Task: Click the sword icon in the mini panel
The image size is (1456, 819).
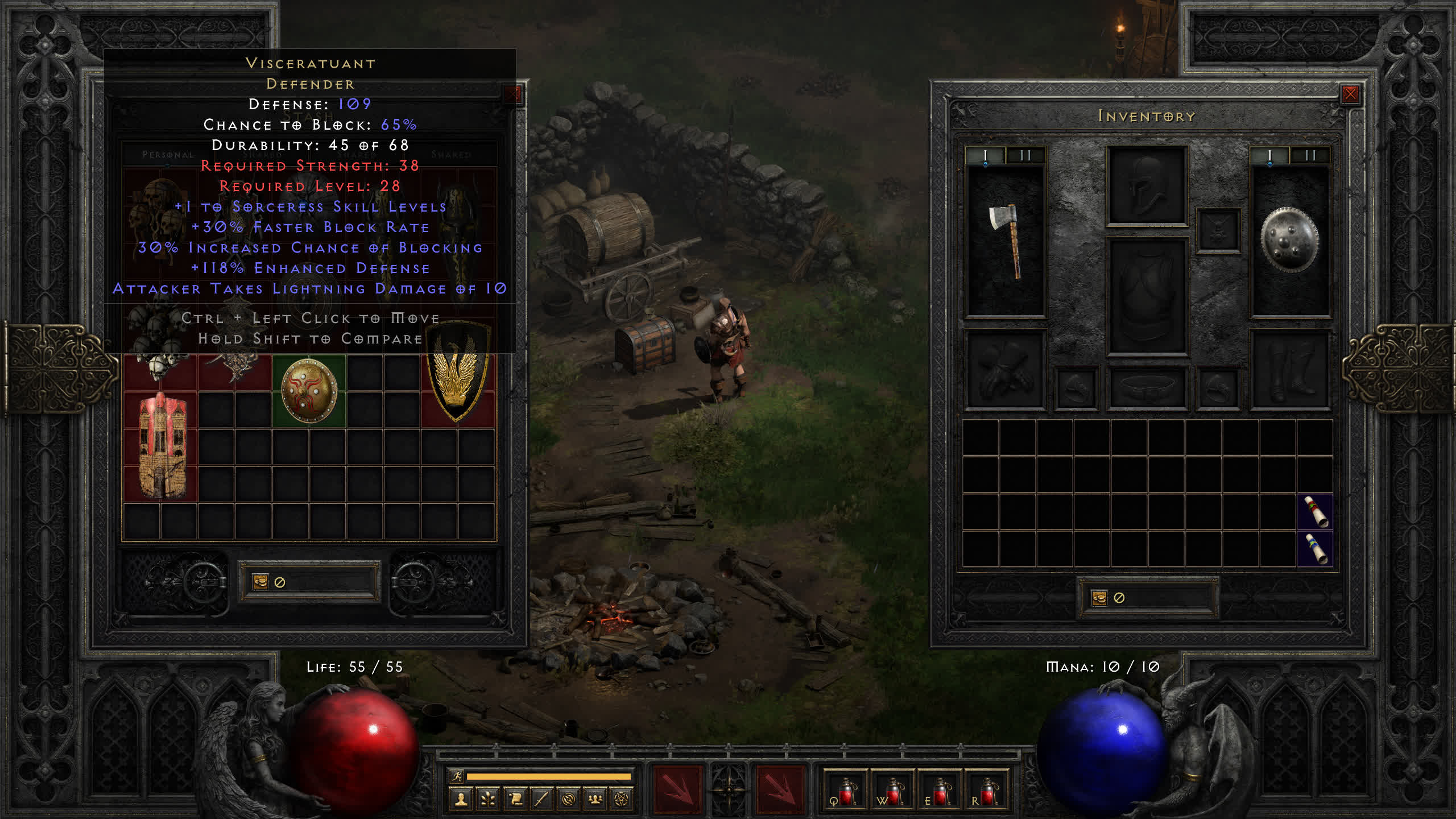Action: click(x=541, y=800)
